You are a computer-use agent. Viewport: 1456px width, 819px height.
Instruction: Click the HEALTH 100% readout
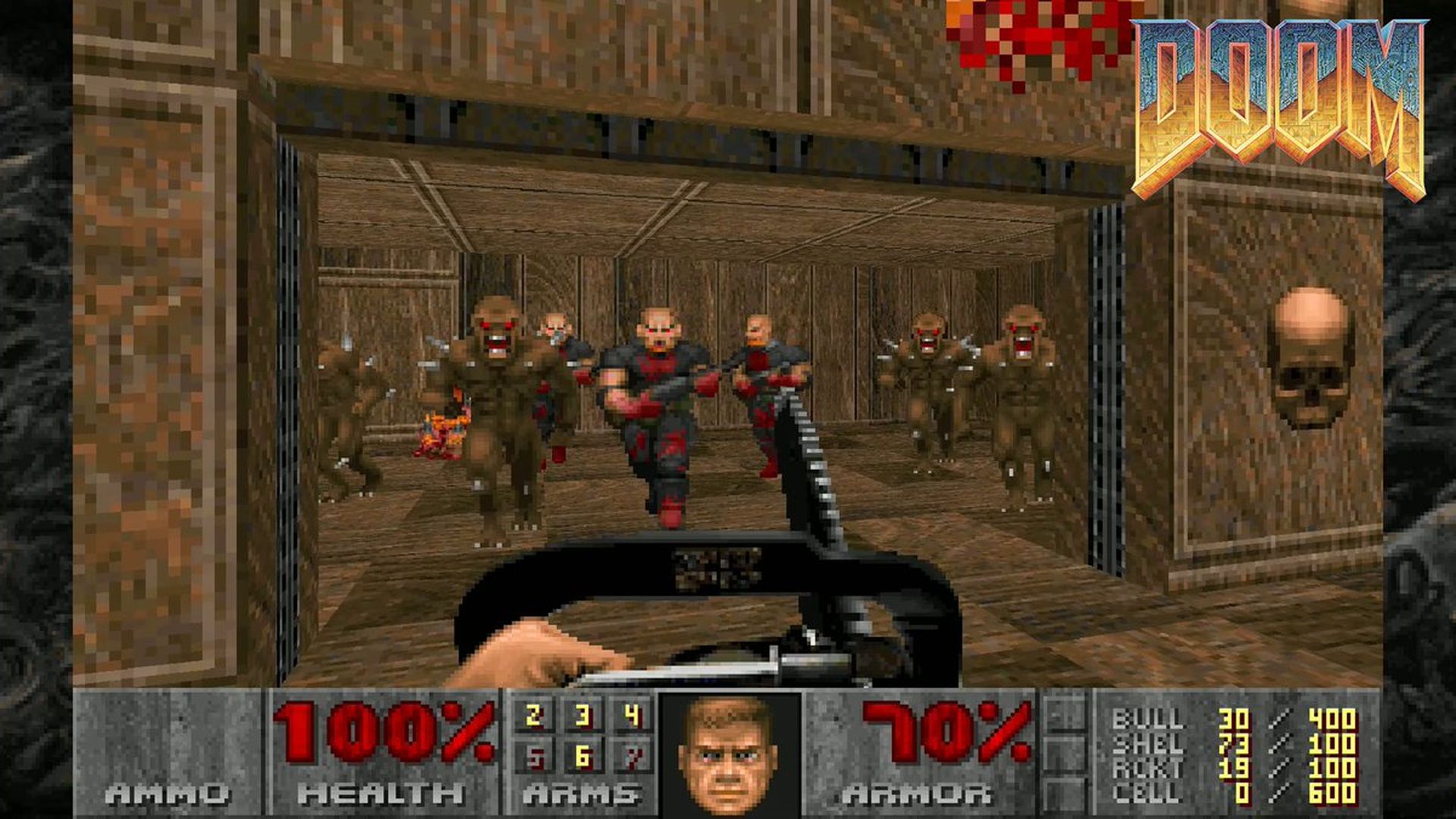point(383,728)
